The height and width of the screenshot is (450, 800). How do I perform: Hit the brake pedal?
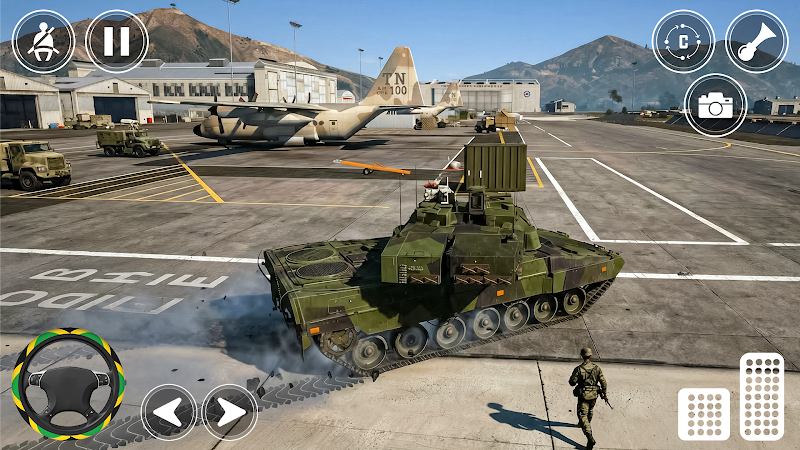click(x=703, y=413)
